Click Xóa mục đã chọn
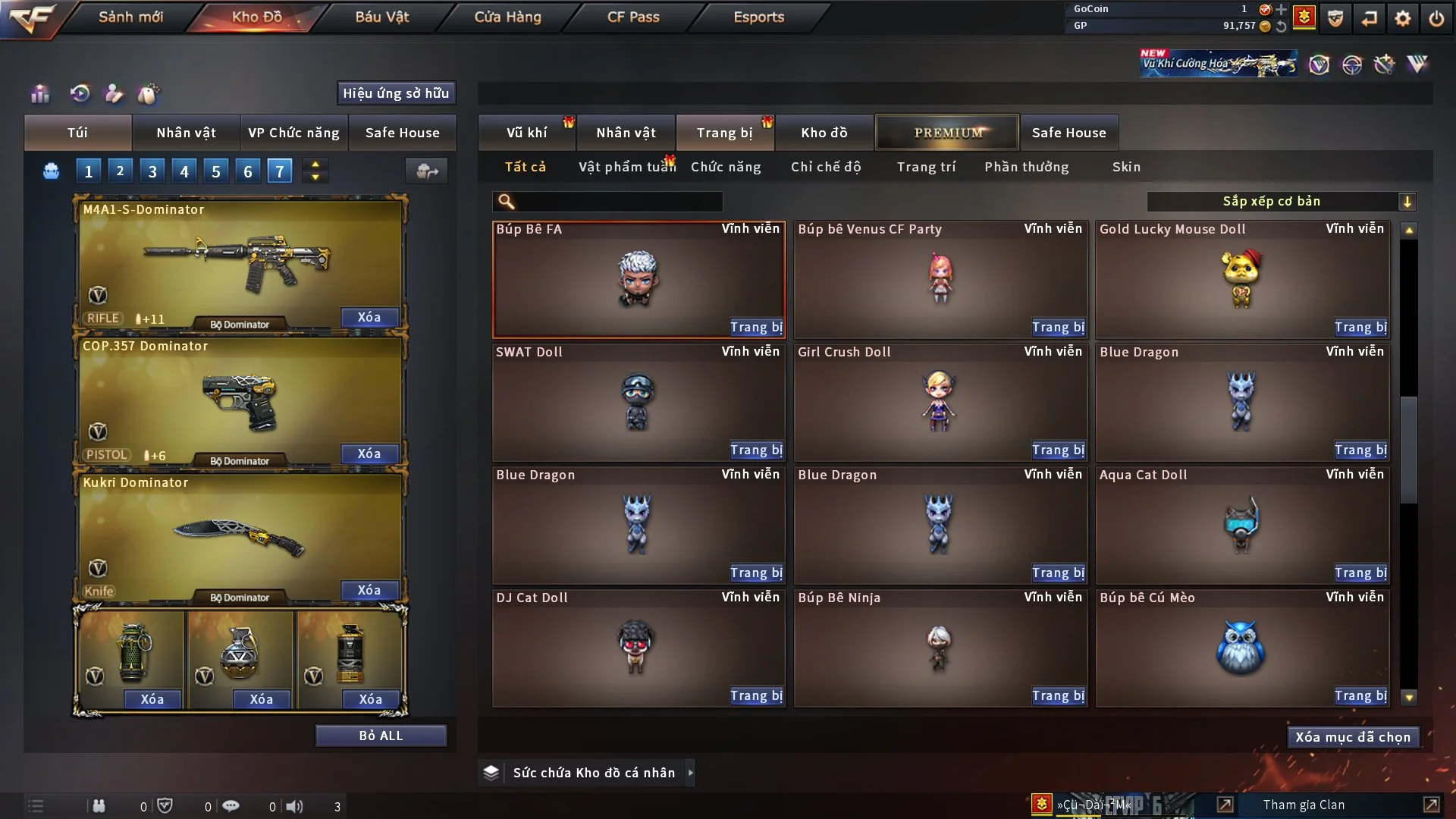This screenshot has height=819, width=1456. [1353, 737]
